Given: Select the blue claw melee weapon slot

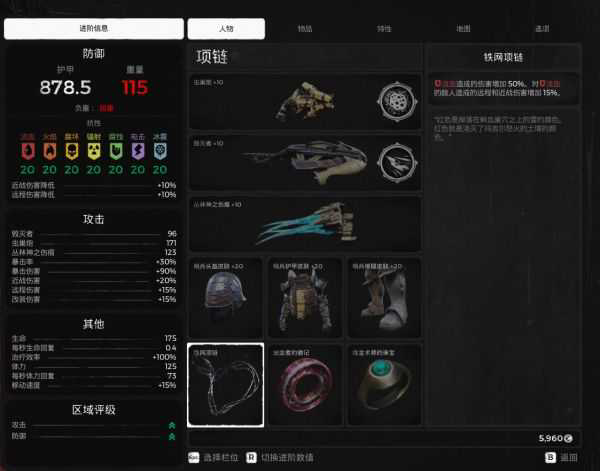Looking at the screenshot, I should pyautogui.click(x=305, y=224).
